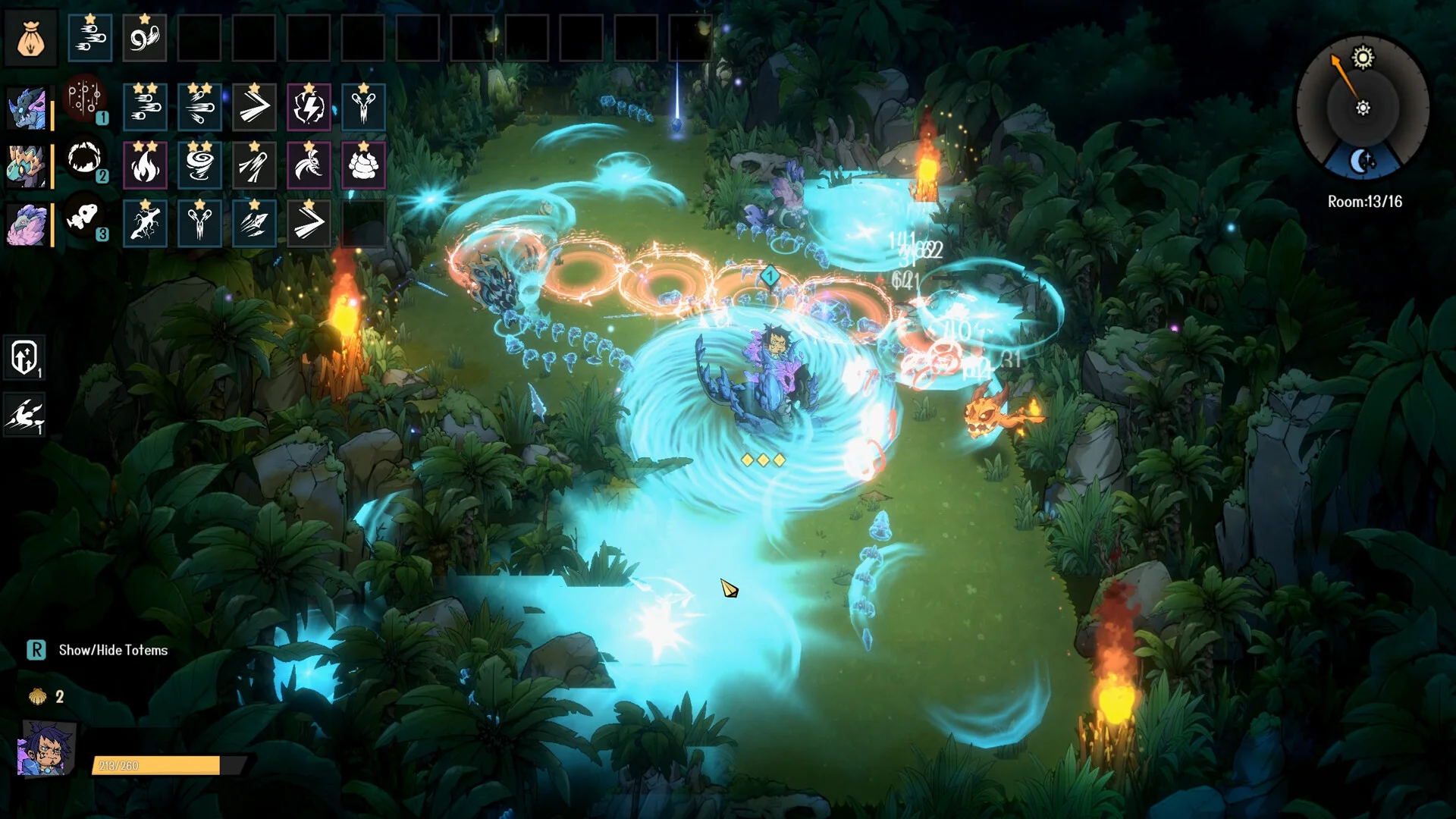1456x819 pixels.
Task: Activate the fish bone round ability
Action: pos(84,218)
